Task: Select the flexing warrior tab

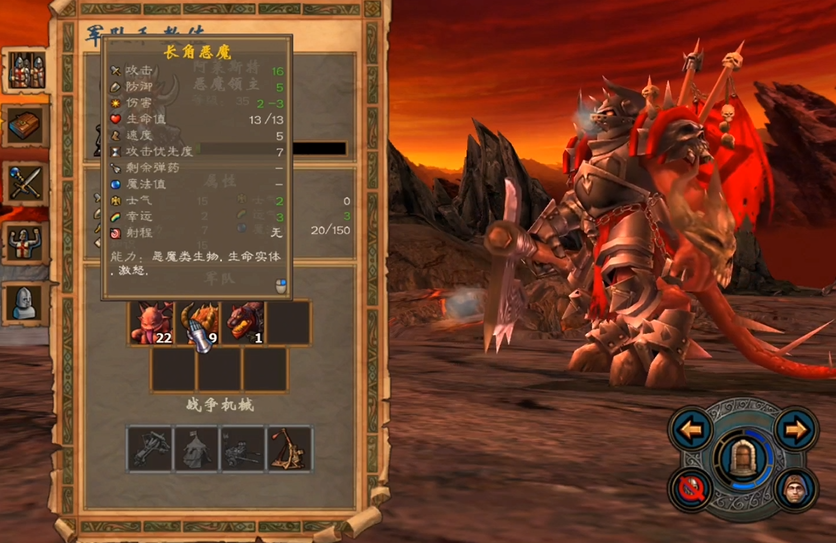Action: pyautogui.click(x=25, y=242)
